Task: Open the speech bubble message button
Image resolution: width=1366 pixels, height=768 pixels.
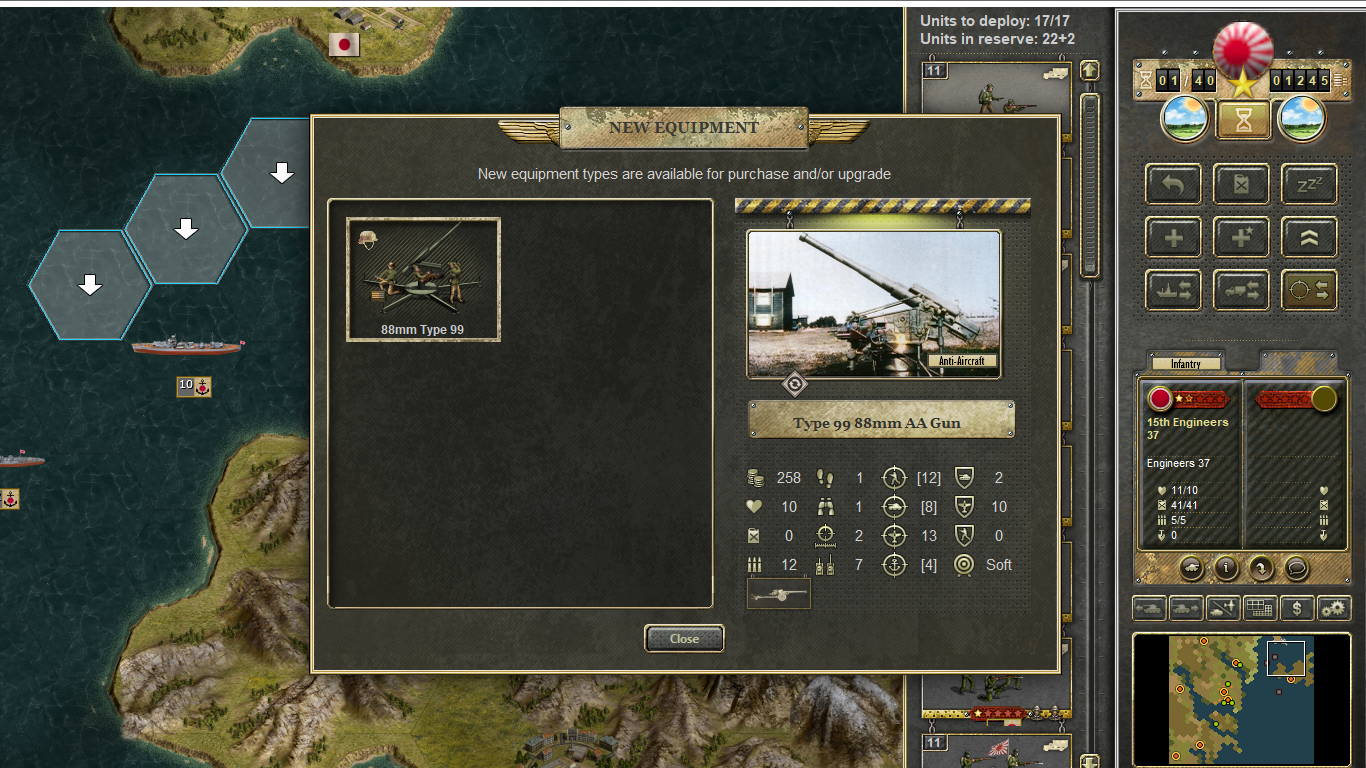Action: (1296, 568)
